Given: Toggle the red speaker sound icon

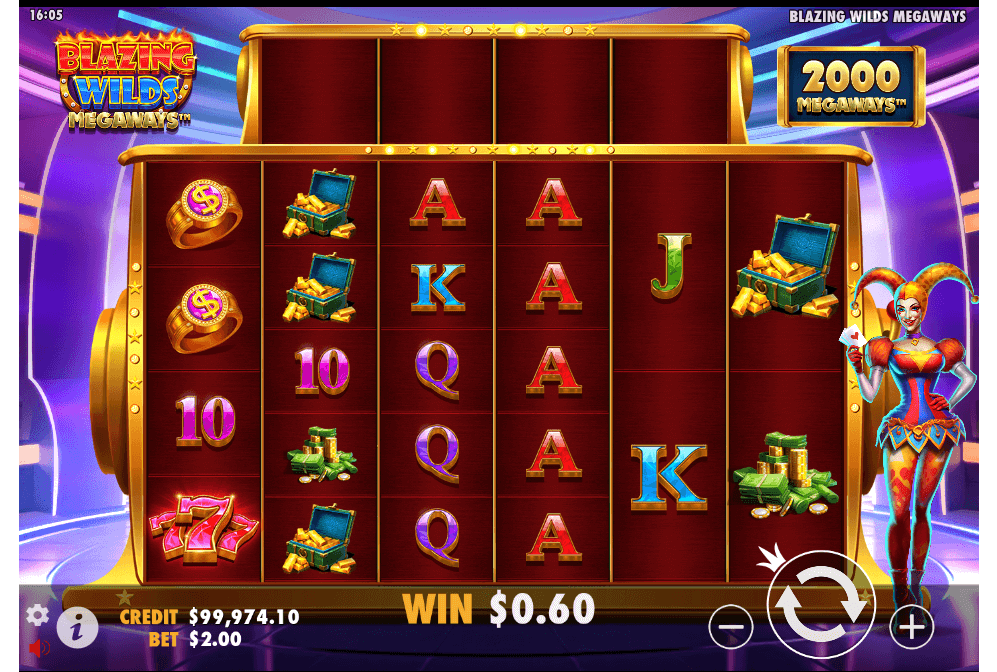Looking at the screenshot, I should point(39,649).
